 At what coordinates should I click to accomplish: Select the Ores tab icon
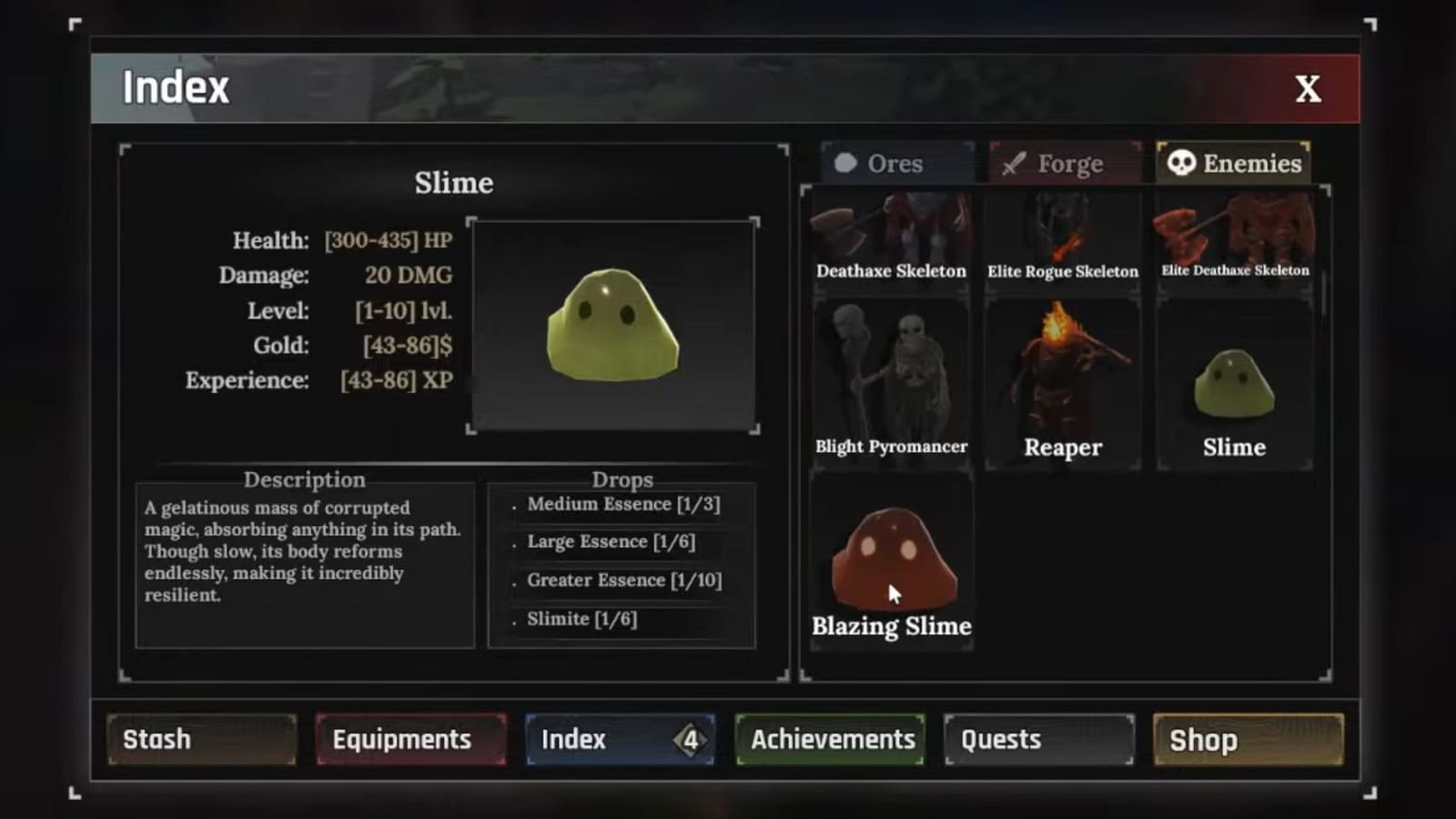point(847,164)
